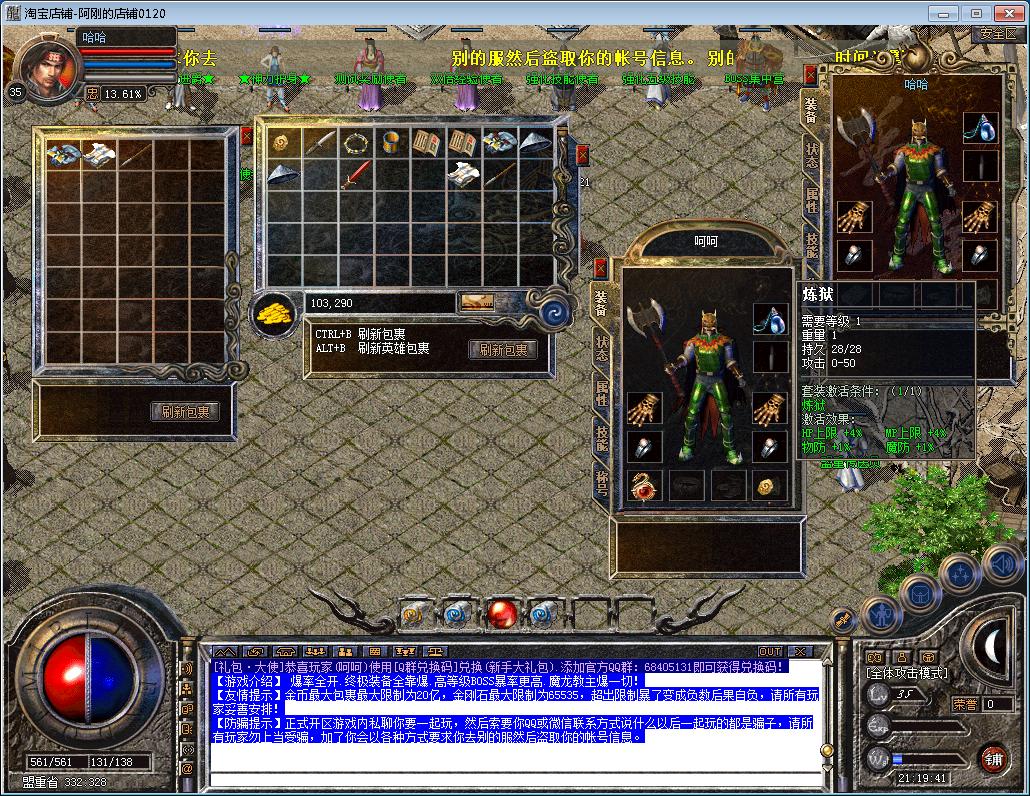1030x796 pixels.
Task: Pick the beaded necklace in the bag
Action: pyautogui.click(x=355, y=142)
